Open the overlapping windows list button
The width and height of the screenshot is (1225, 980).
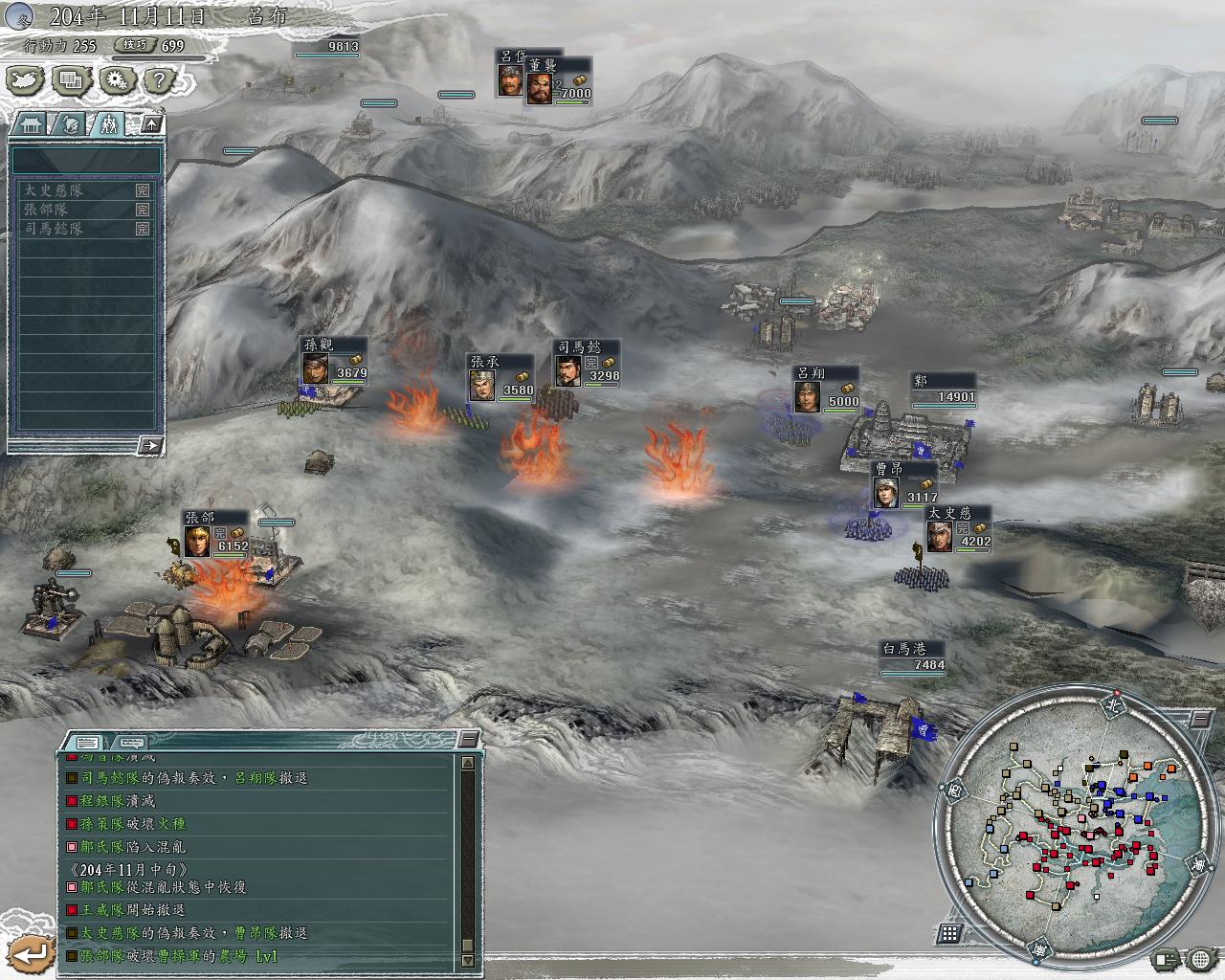point(70,80)
